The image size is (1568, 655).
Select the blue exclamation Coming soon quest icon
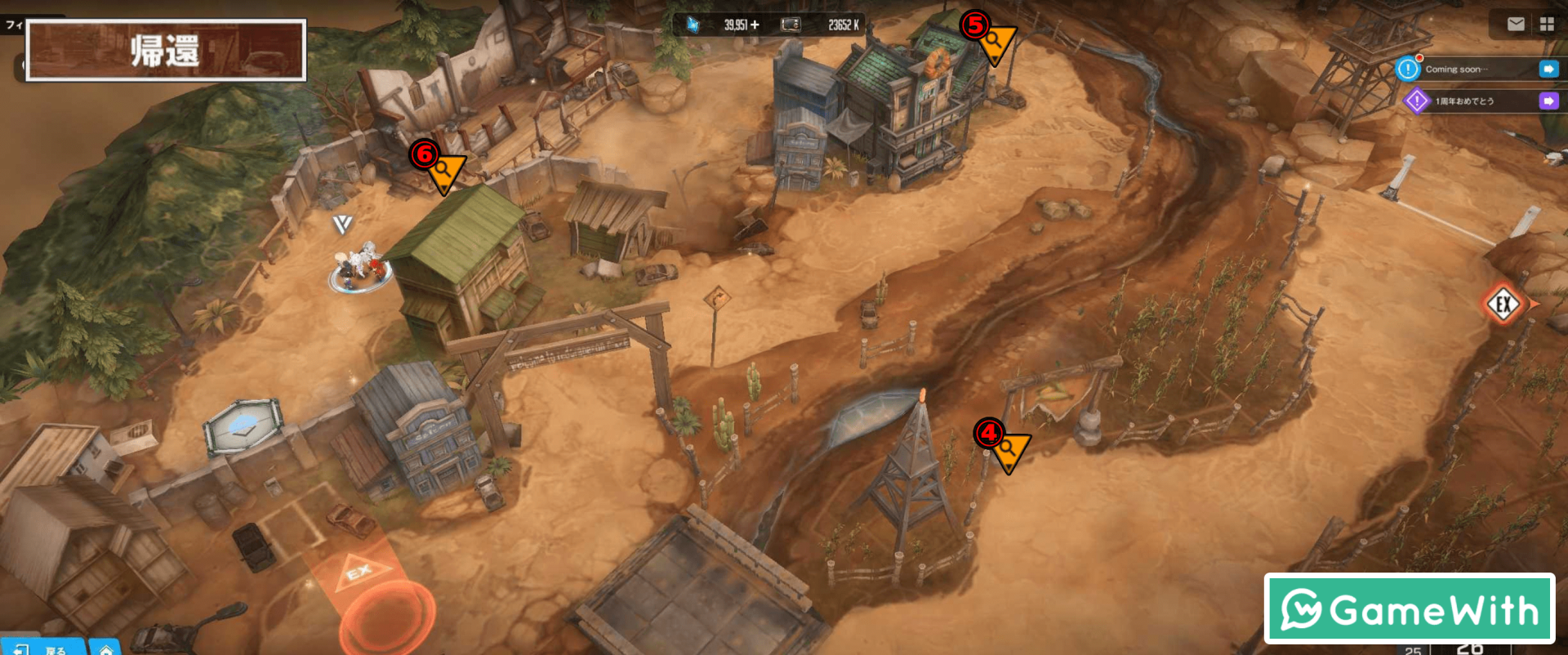1408,69
